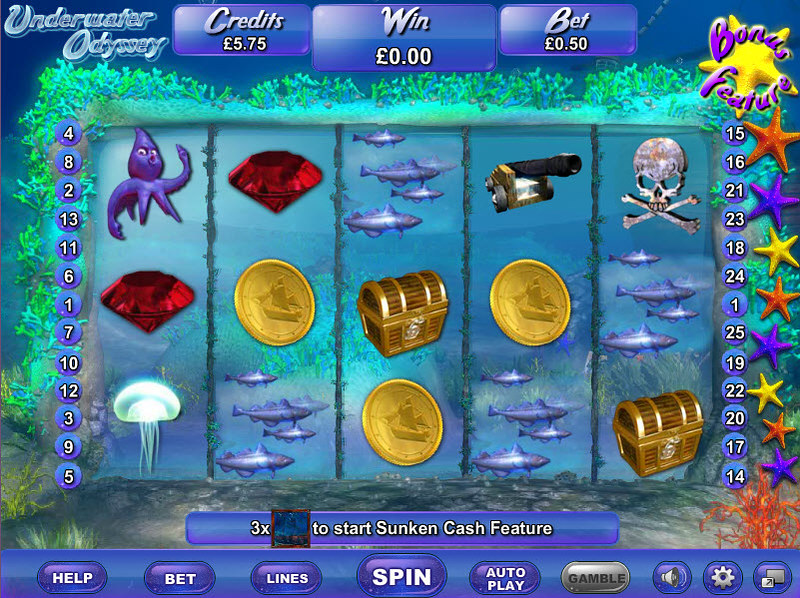
Task: Select payline number 5 marker
Action: click(x=69, y=476)
